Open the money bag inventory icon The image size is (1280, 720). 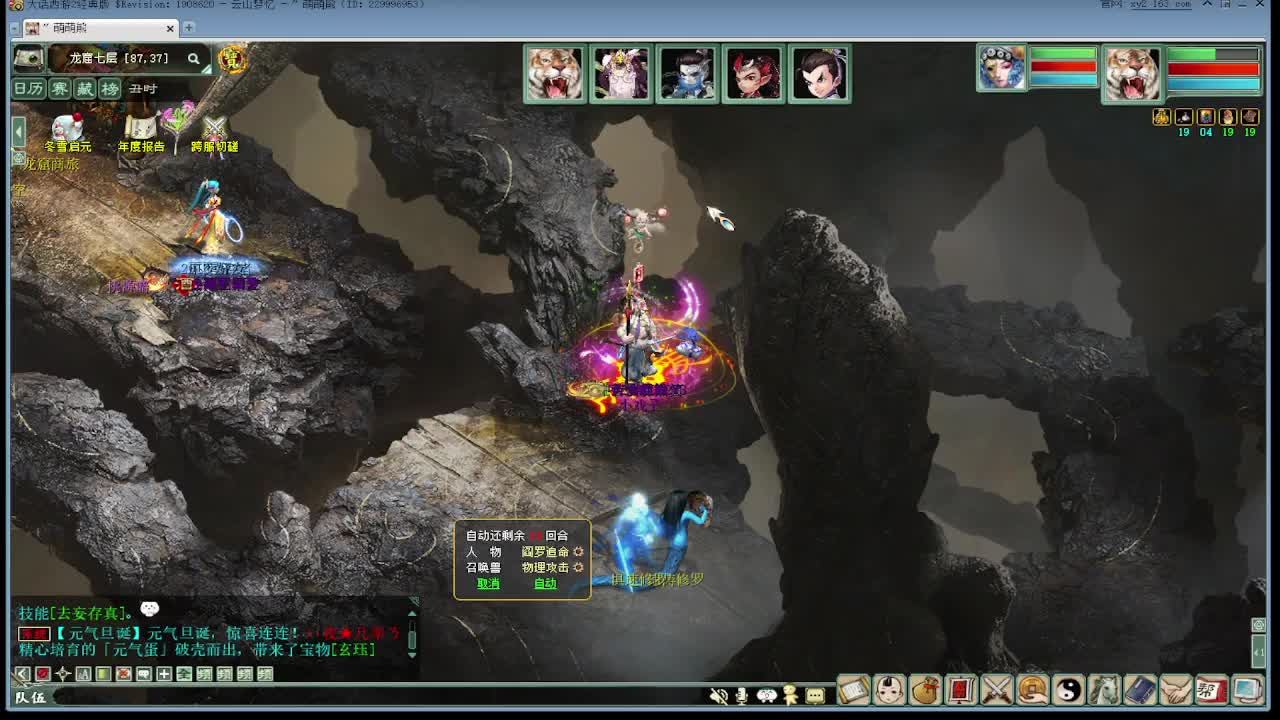tap(925, 689)
